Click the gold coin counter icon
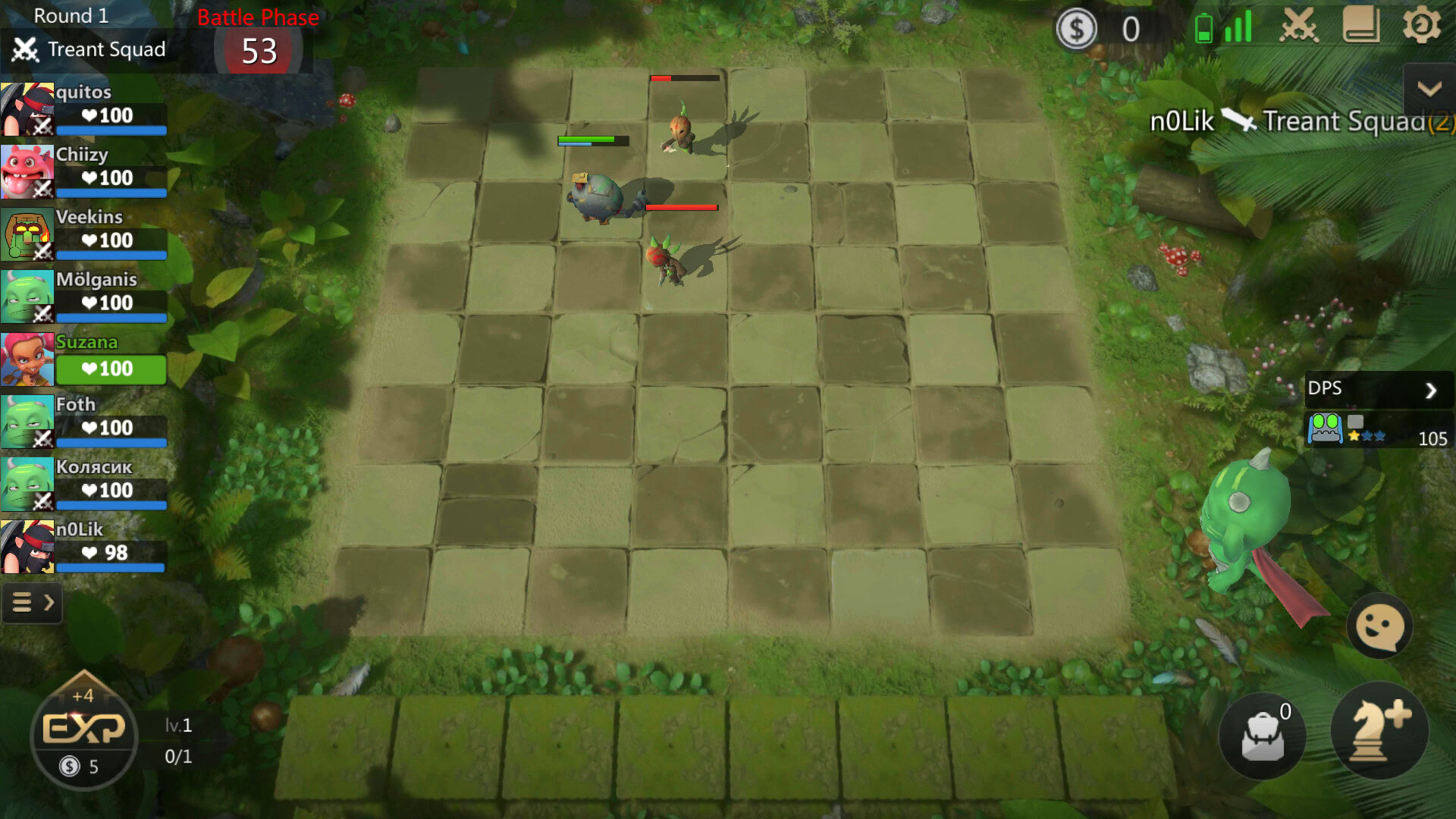 point(1076,29)
